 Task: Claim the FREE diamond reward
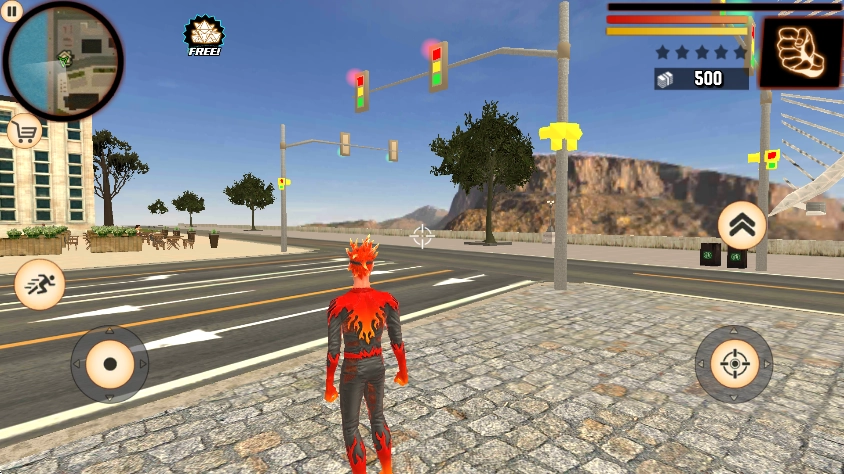coord(204,36)
